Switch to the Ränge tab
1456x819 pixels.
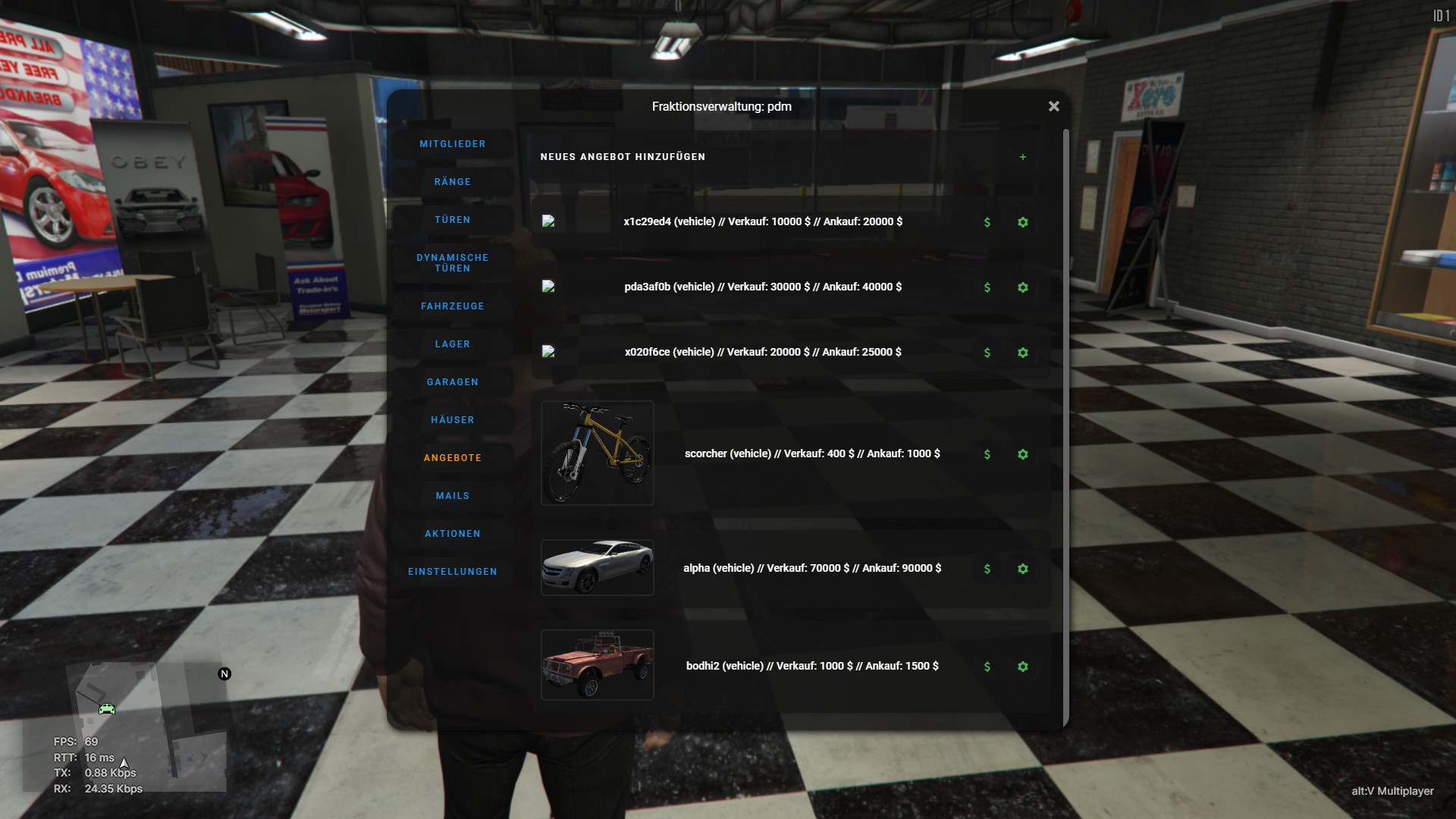click(x=453, y=182)
